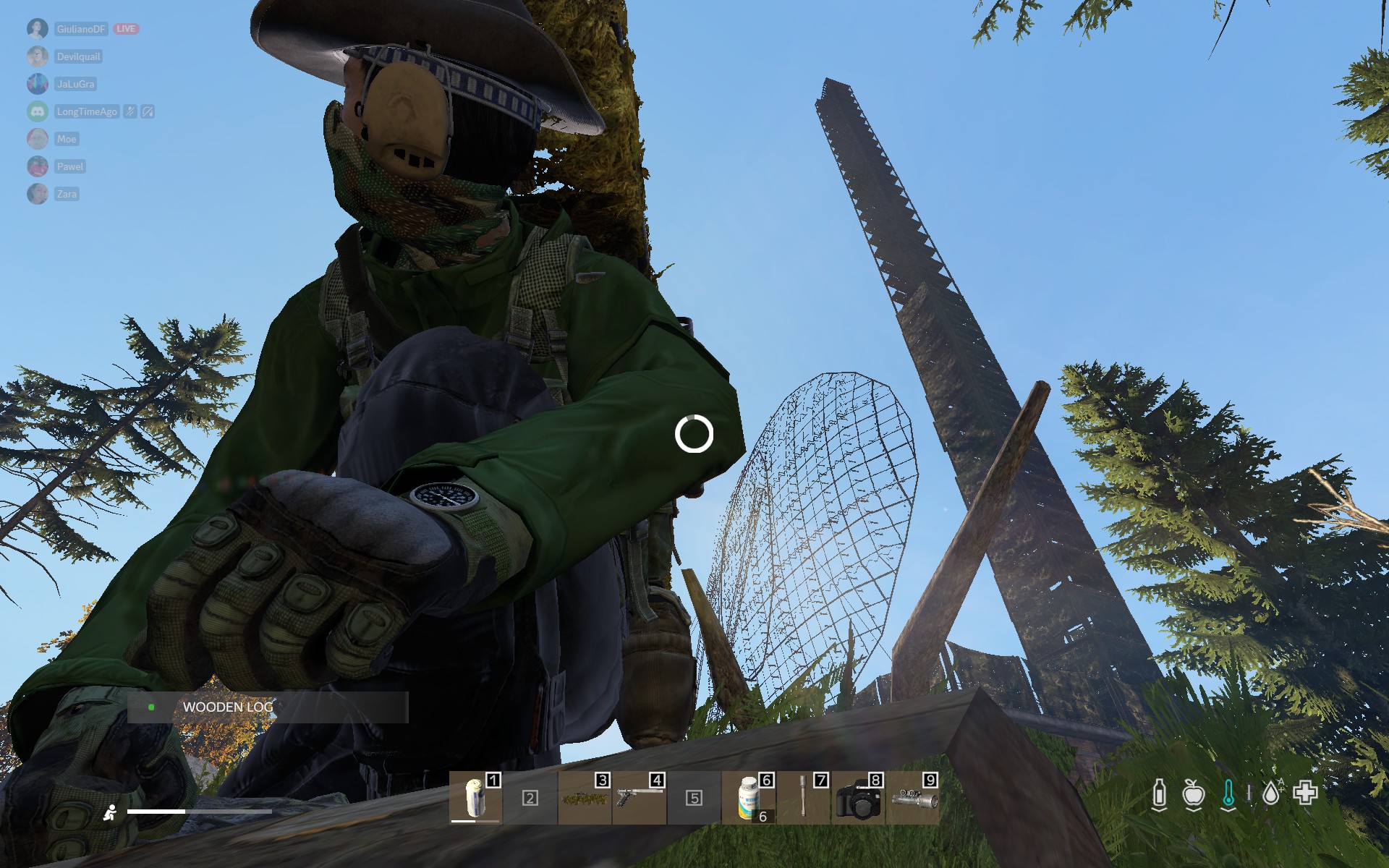
Task: Select the bandage roll in hotbar slot 1
Action: (475, 798)
